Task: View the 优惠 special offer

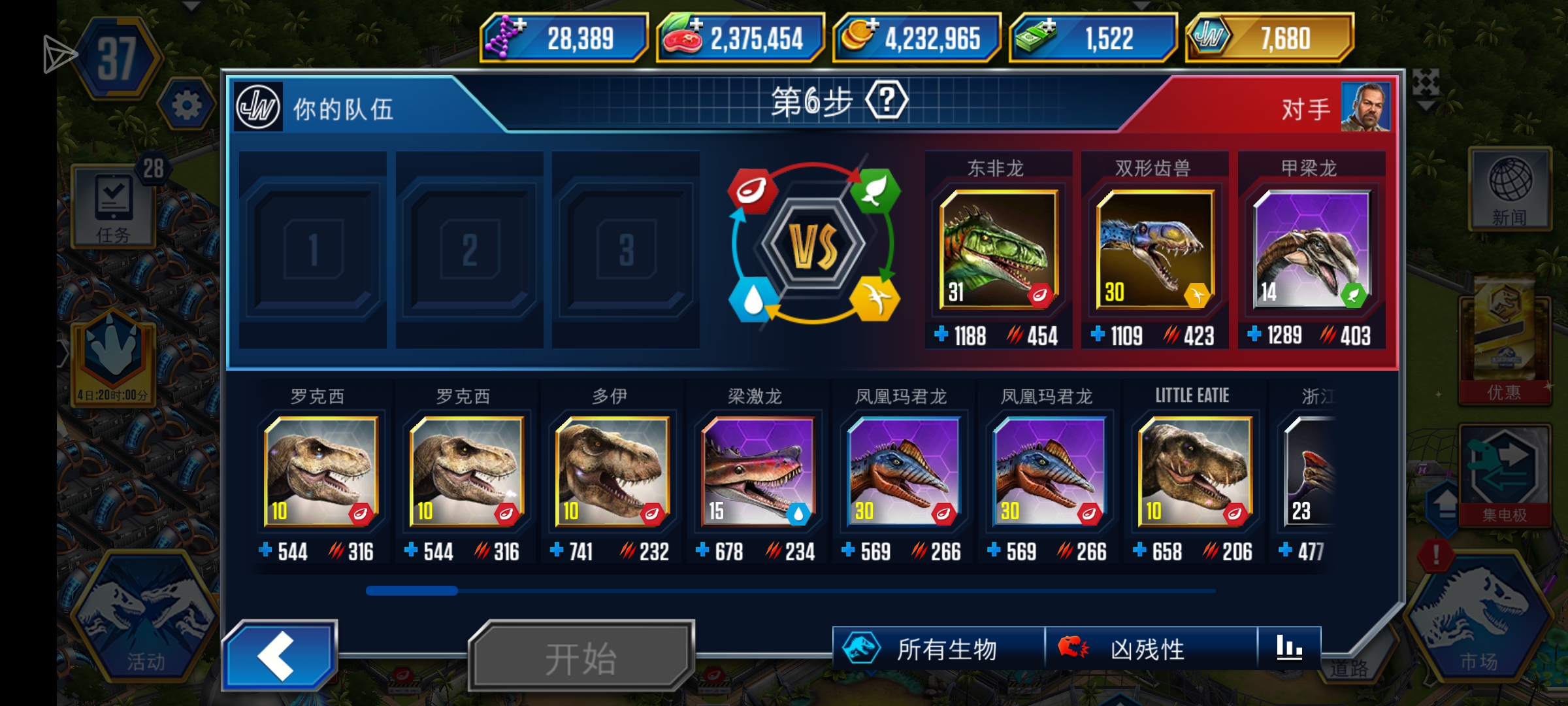Action: coord(1505,346)
